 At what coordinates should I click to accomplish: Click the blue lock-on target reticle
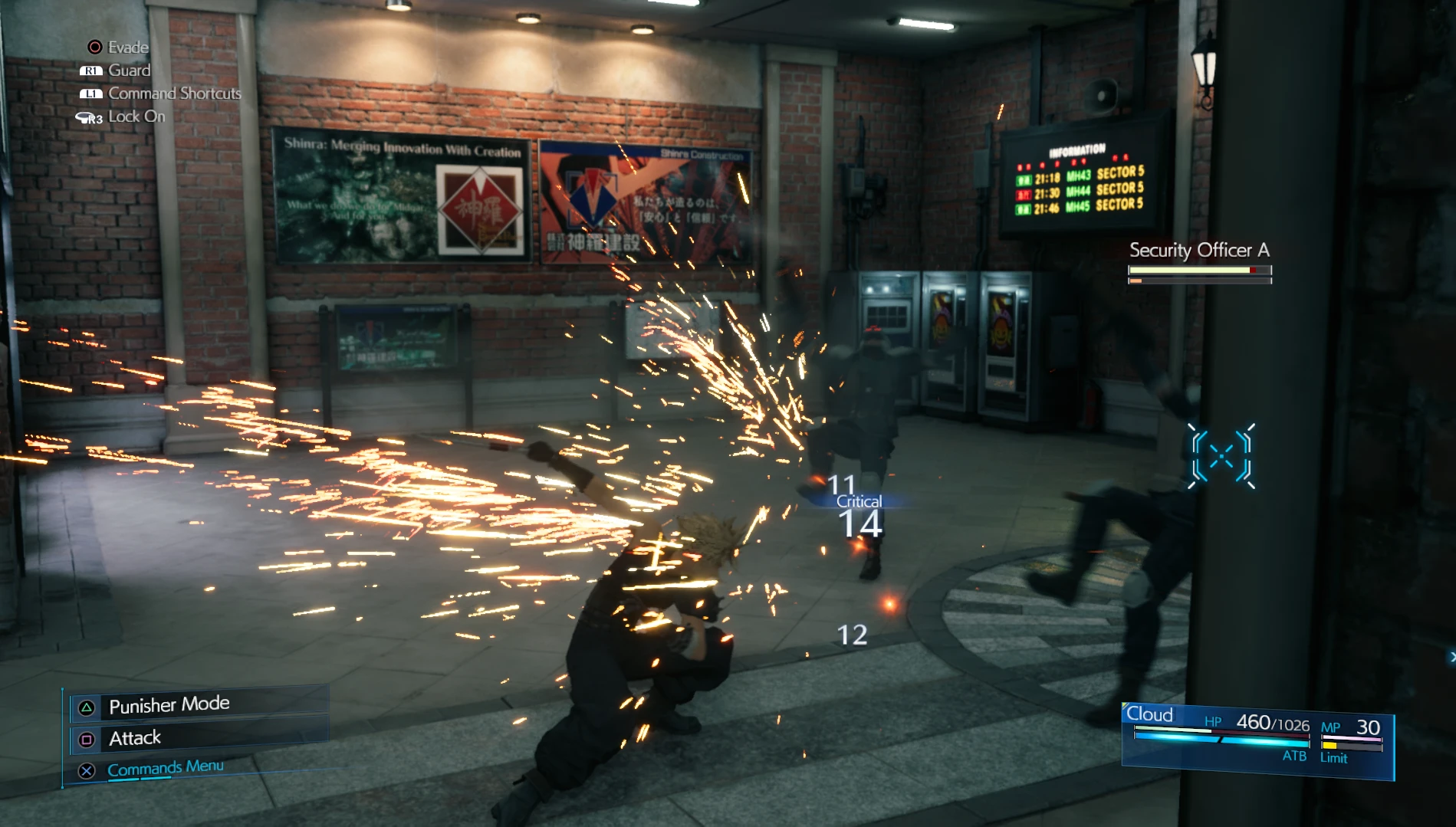tap(1221, 456)
